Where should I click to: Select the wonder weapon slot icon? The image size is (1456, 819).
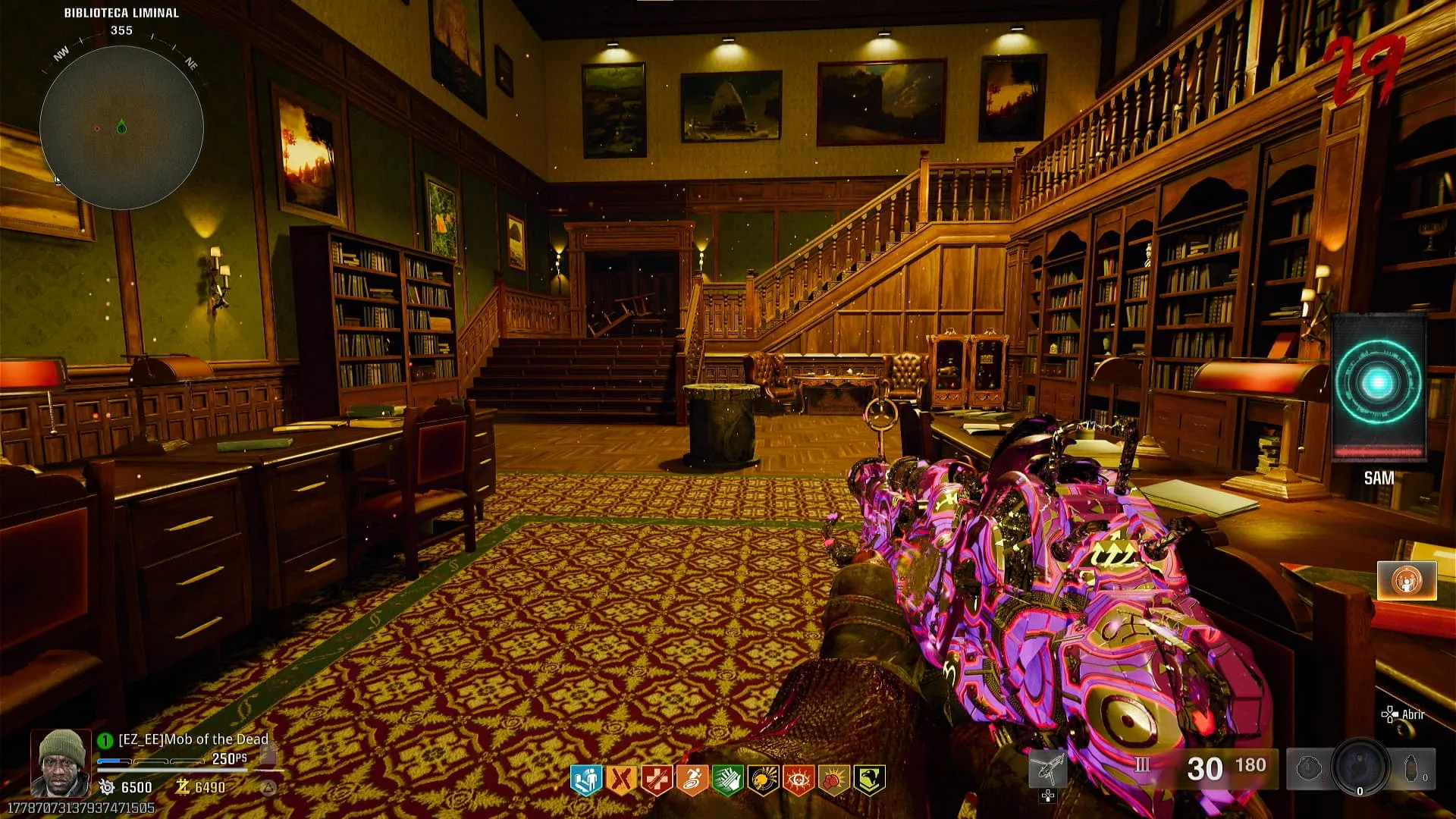tap(1048, 770)
